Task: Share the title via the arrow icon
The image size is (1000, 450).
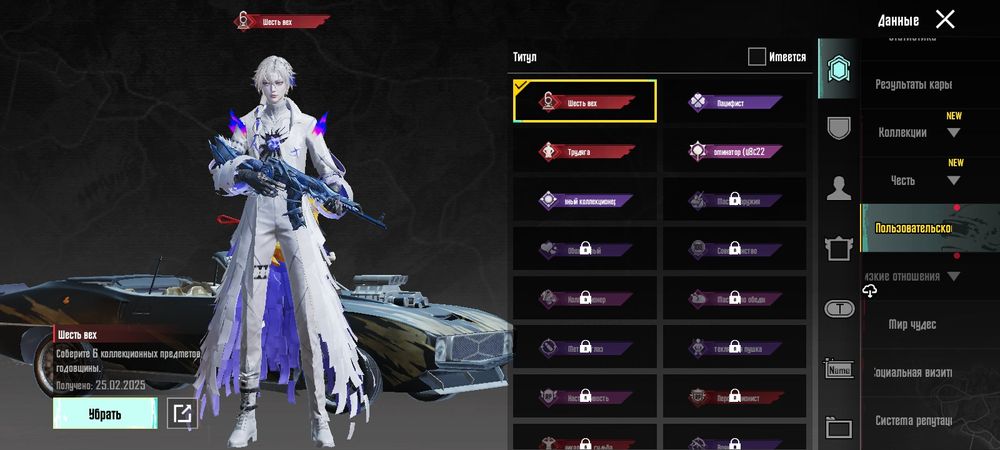Action: [182, 413]
